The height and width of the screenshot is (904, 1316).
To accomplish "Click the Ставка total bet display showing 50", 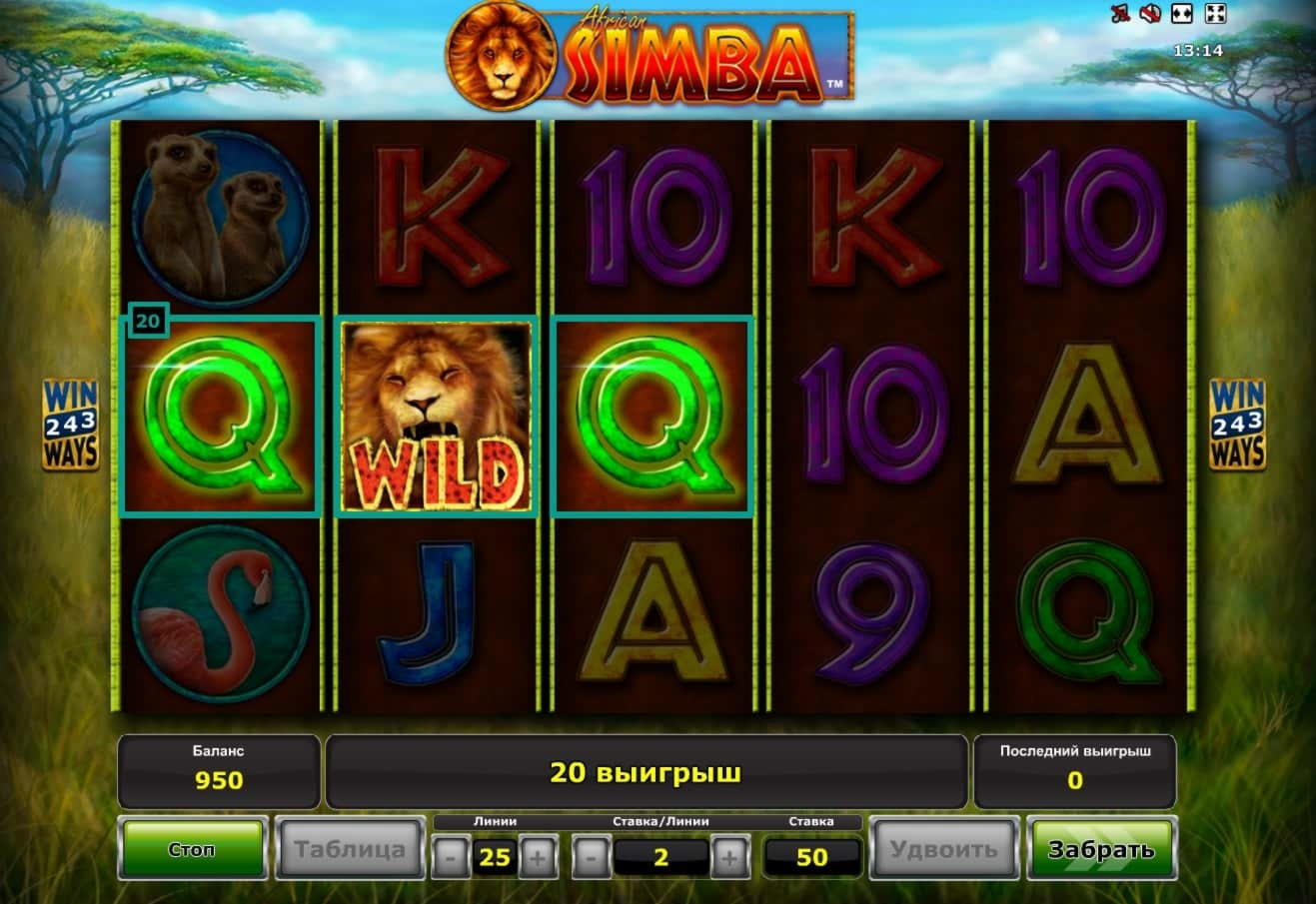I will click(811, 855).
